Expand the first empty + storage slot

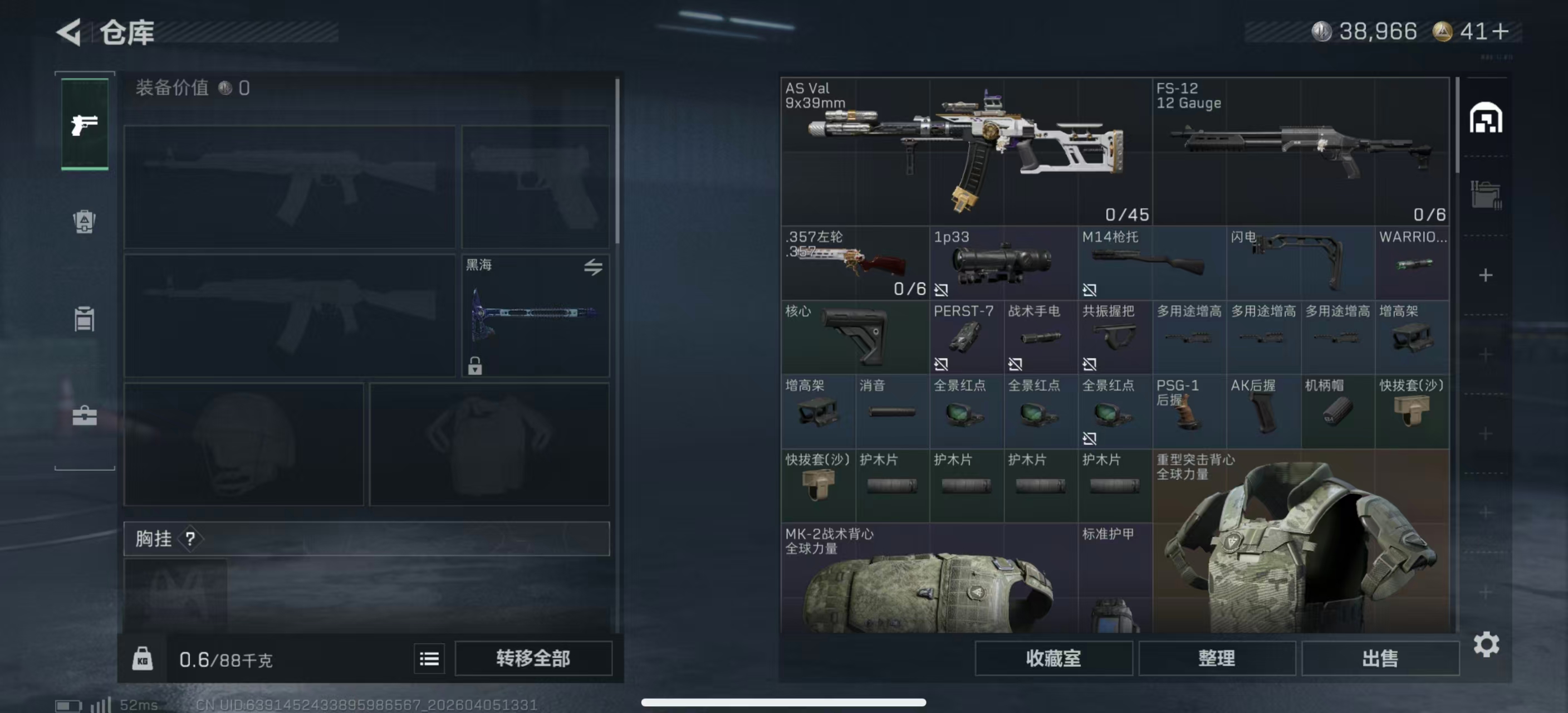1485,275
